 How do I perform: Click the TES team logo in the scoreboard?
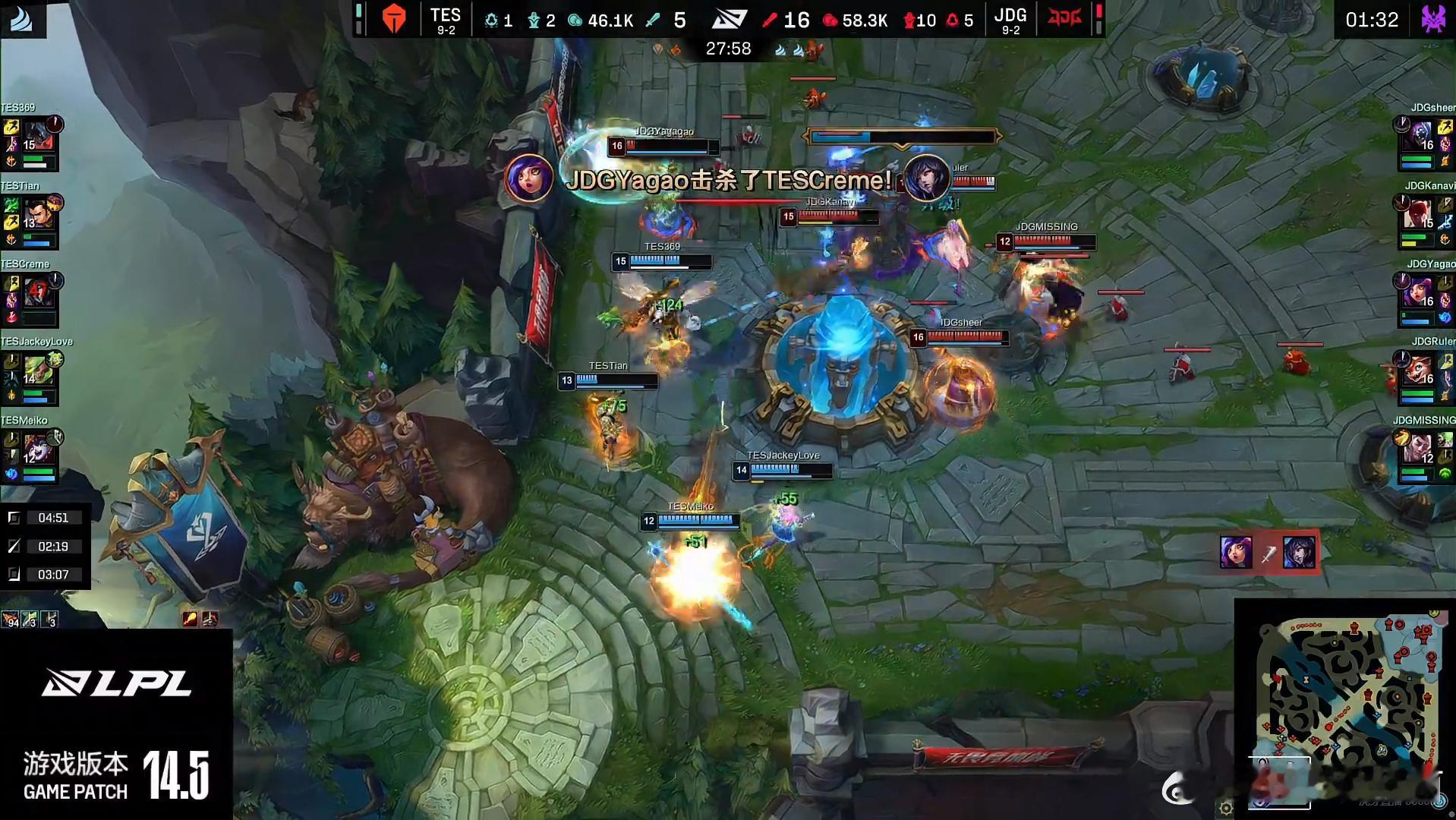394,18
